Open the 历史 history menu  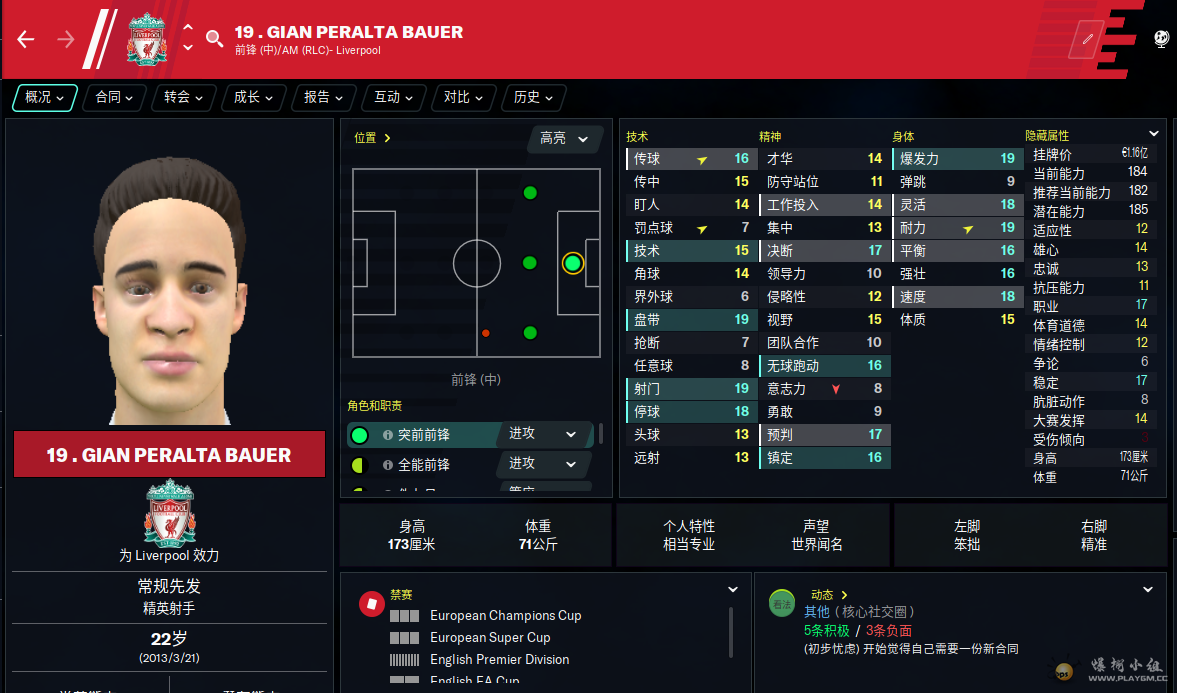[x=534, y=97]
